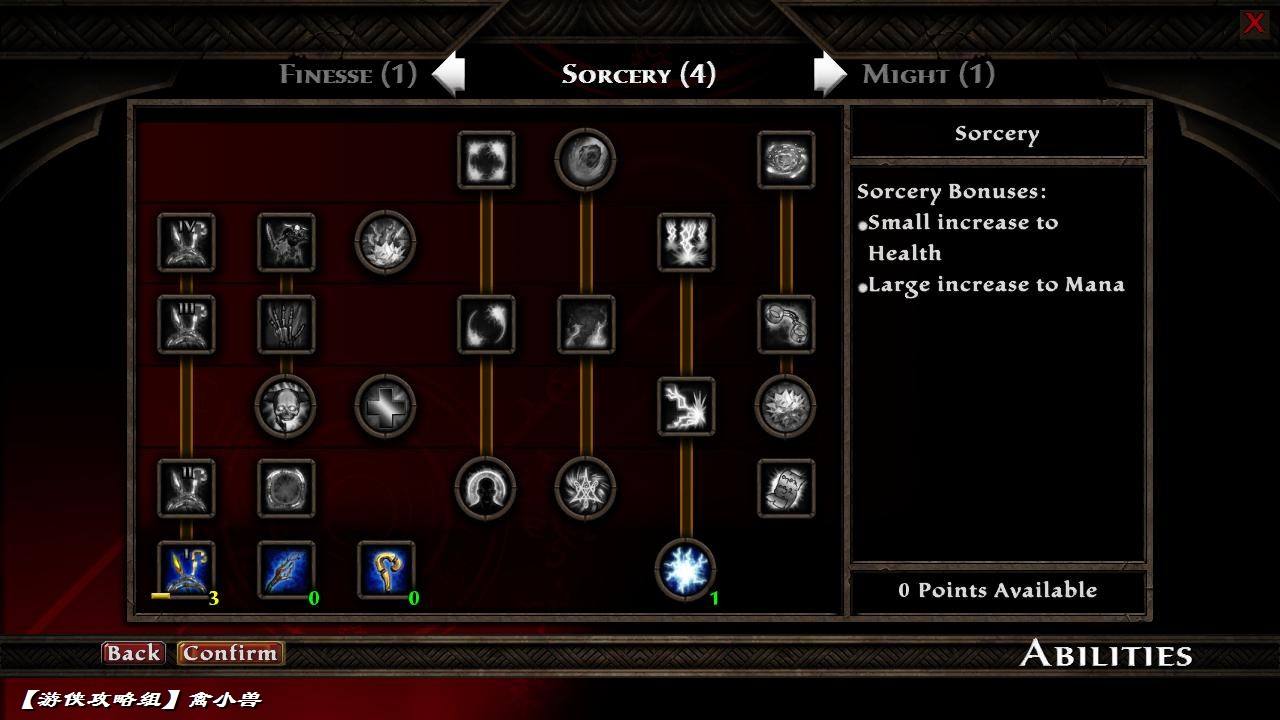Screen dimensions: 1280x720
Task: Click the left arrow beside Sorcery
Action: (x=449, y=74)
